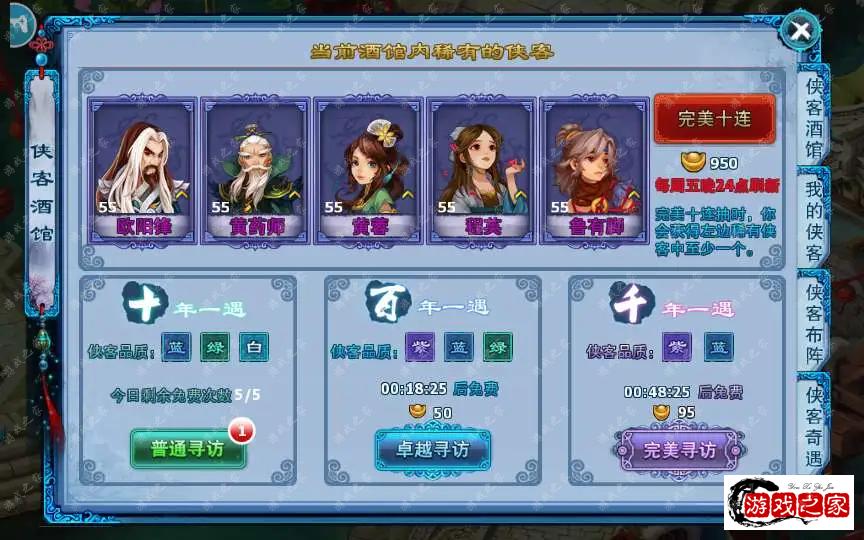Pick the 黄蓉 hero portrait
The width and height of the screenshot is (864, 540).
(368, 169)
